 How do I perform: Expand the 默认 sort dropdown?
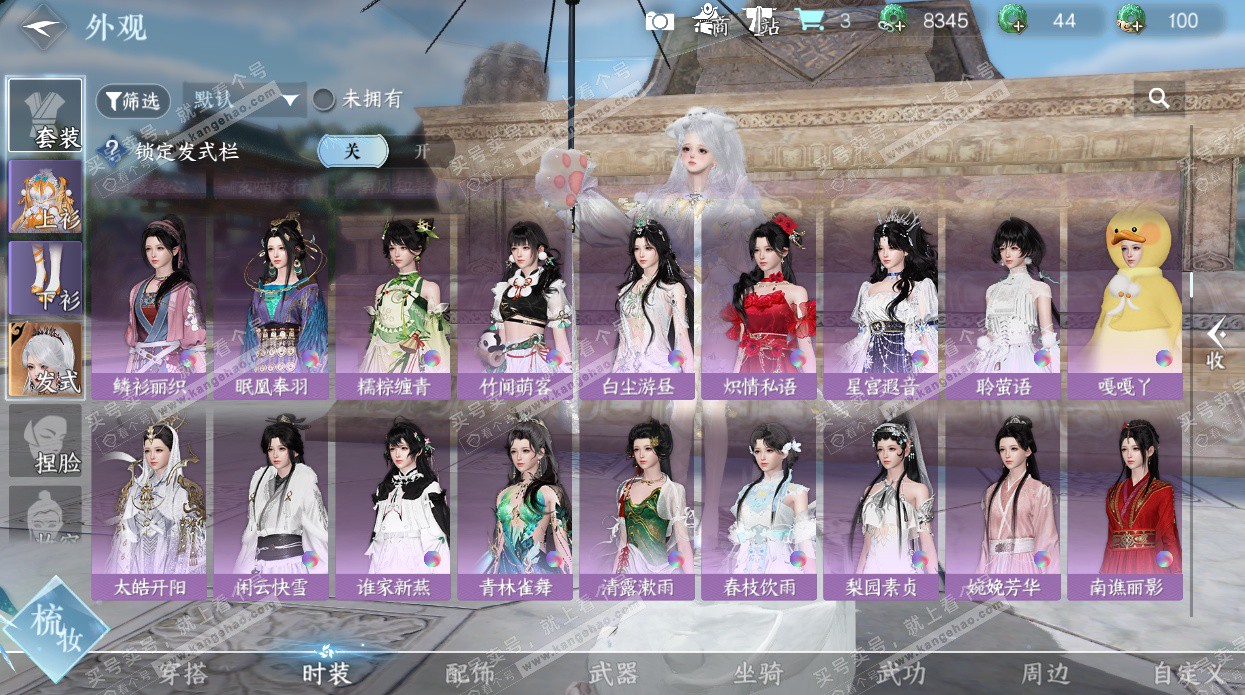[x=243, y=100]
